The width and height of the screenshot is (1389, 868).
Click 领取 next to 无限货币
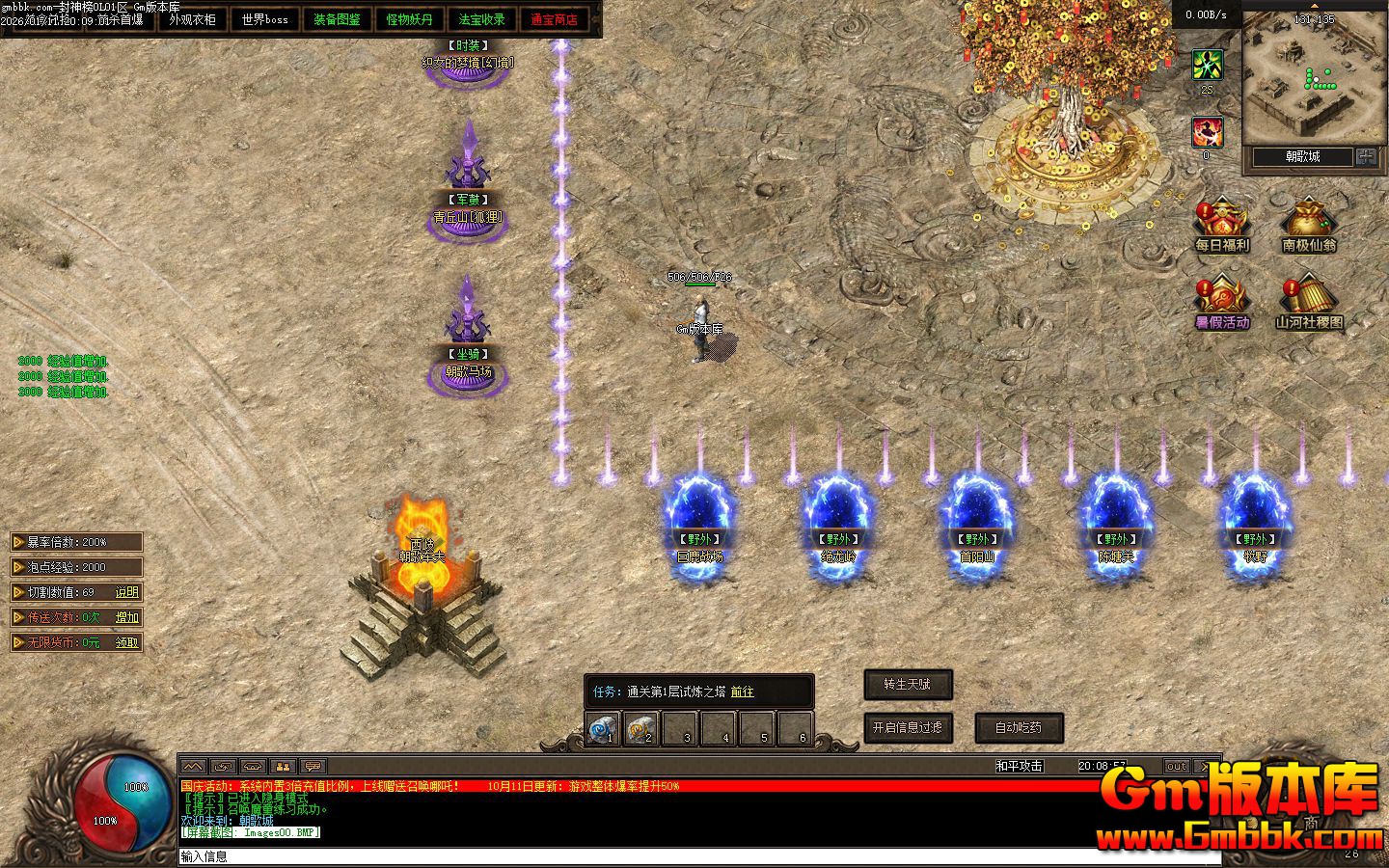click(127, 642)
